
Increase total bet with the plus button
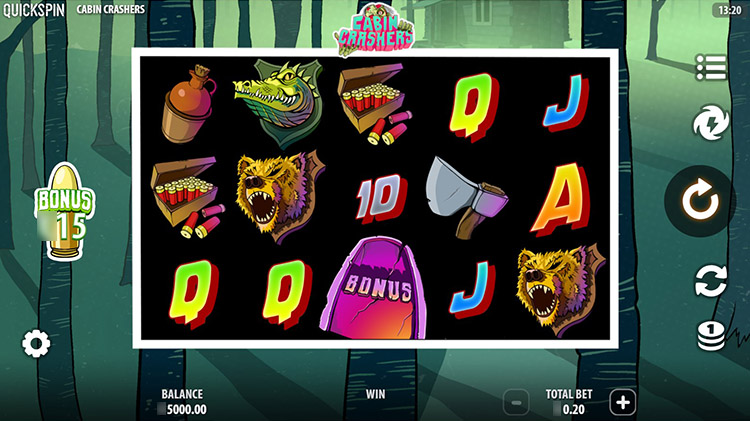pos(623,402)
